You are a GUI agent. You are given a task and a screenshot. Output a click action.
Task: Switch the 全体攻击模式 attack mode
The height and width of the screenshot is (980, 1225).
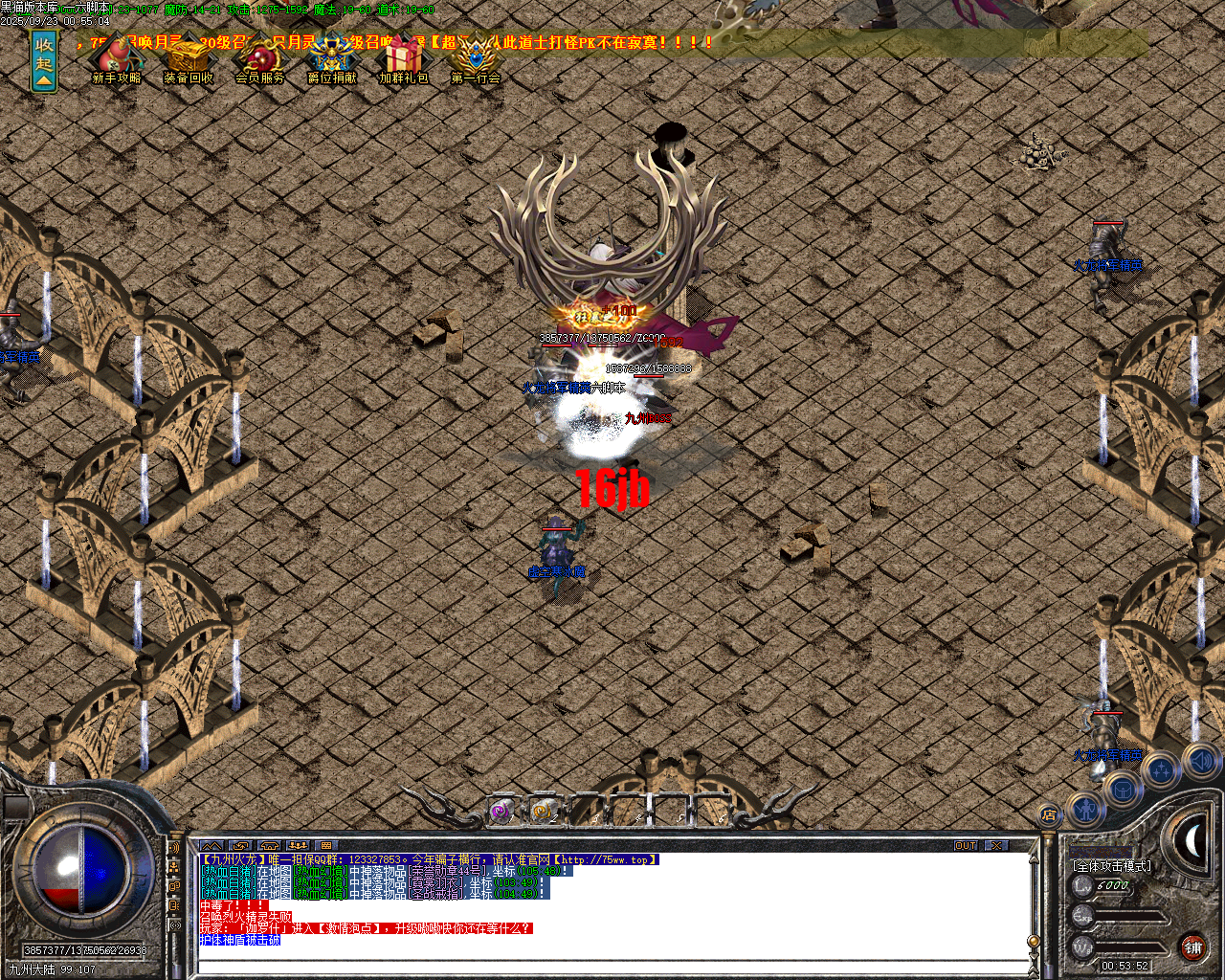click(x=1112, y=865)
